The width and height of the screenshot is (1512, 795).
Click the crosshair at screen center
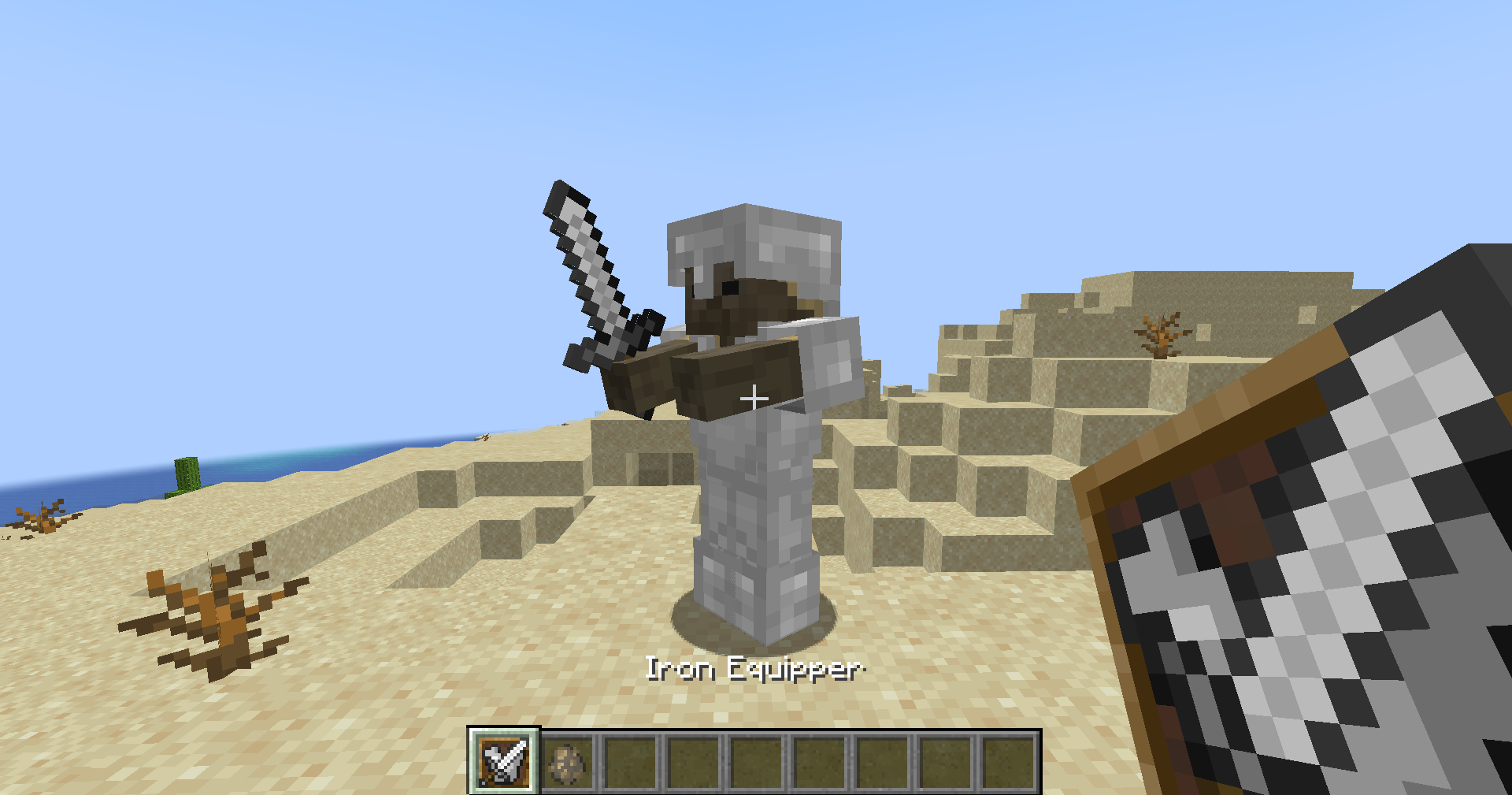(755, 399)
